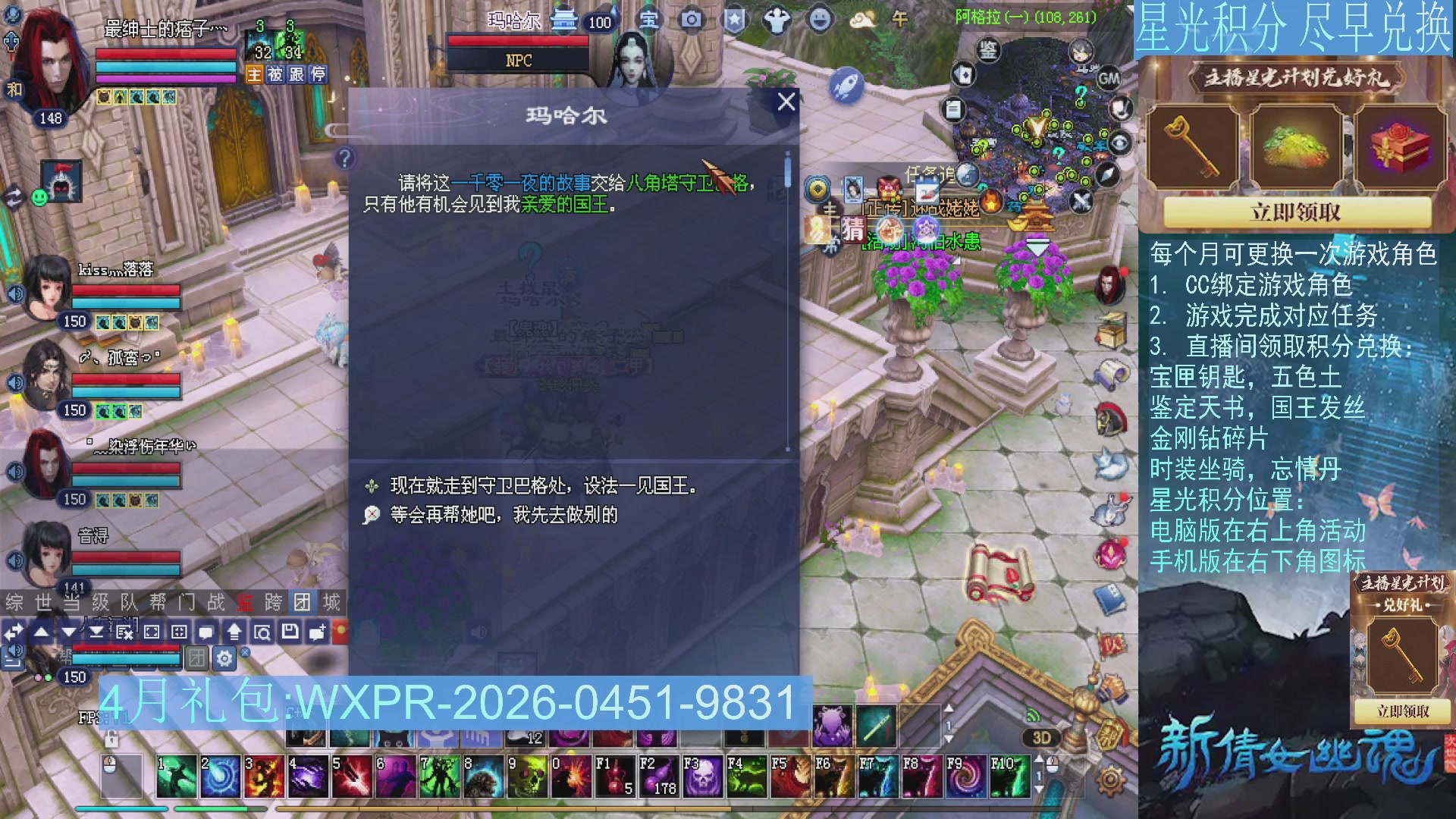
Task: Toggle the speaker icon beside the chat window
Action: 15,652
